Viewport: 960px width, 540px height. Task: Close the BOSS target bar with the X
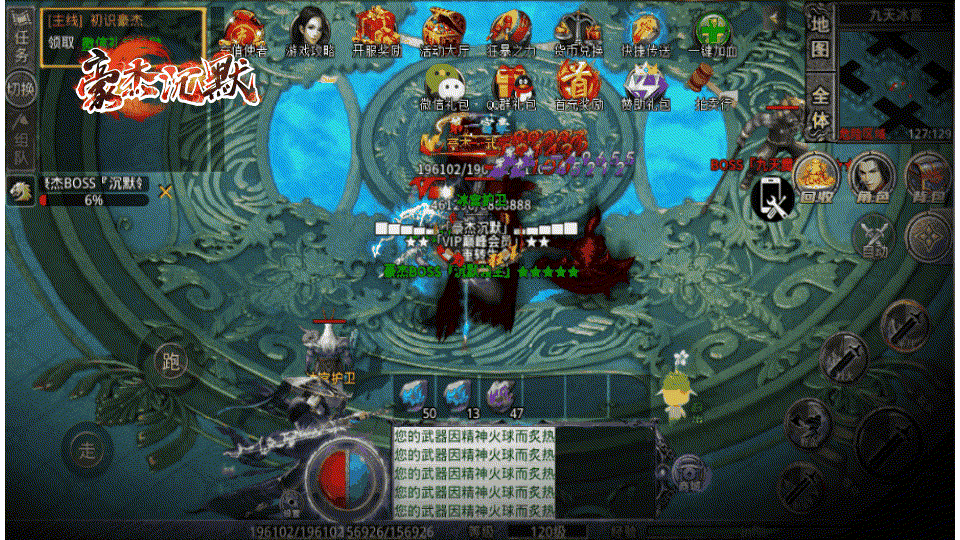(x=166, y=191)
